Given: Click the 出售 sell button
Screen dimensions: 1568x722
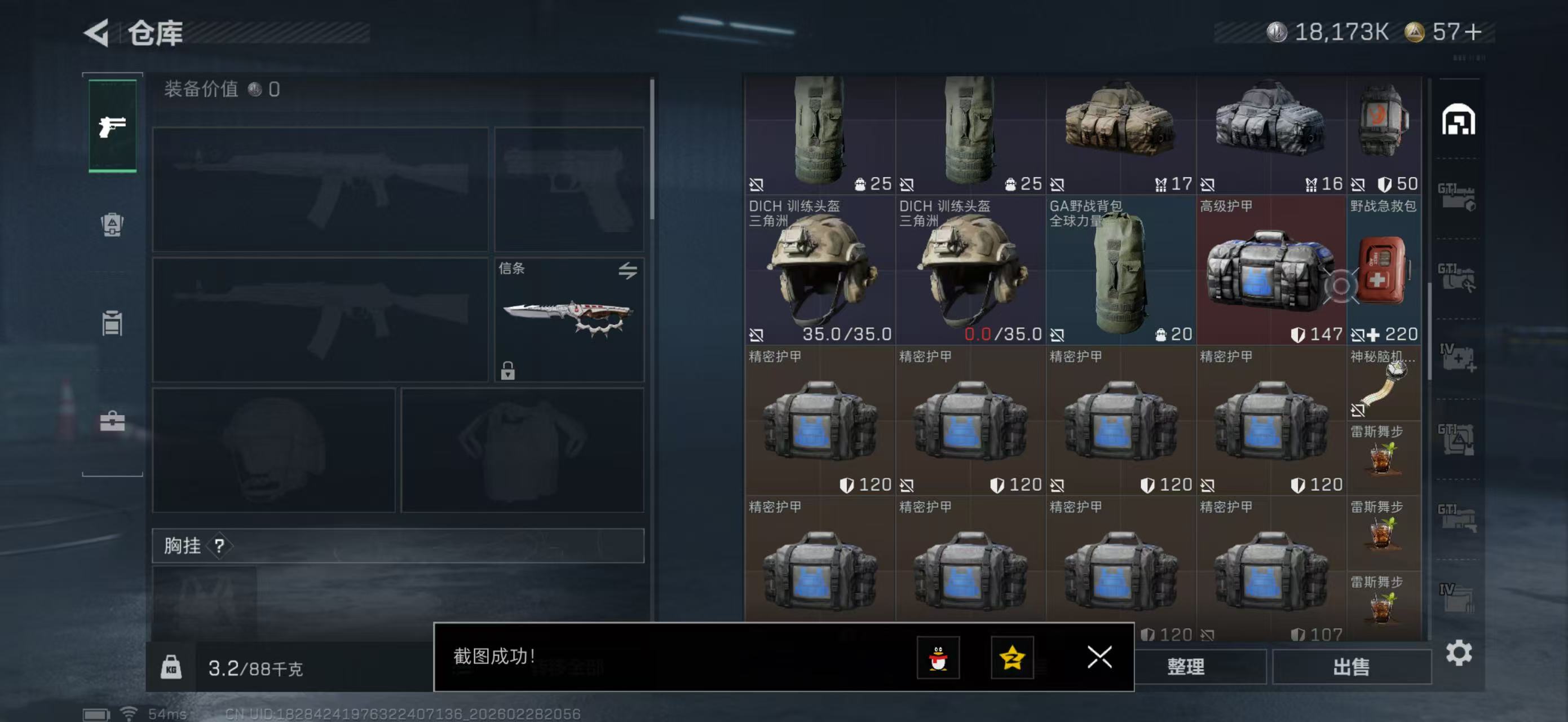Looking at the screenshot, I should click(1351, 667).
